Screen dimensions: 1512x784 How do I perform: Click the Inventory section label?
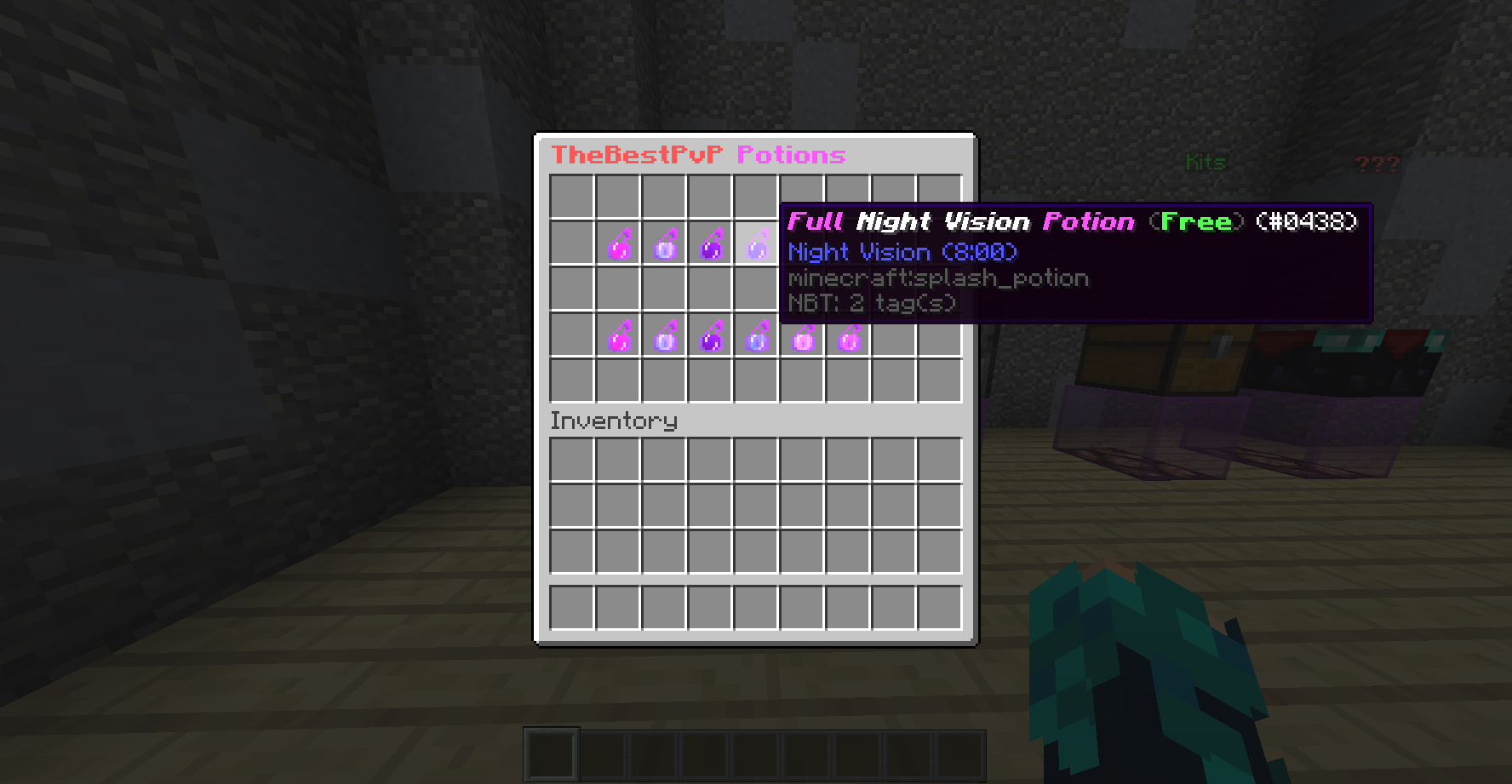pyautogui.click(x=612, y=421)
